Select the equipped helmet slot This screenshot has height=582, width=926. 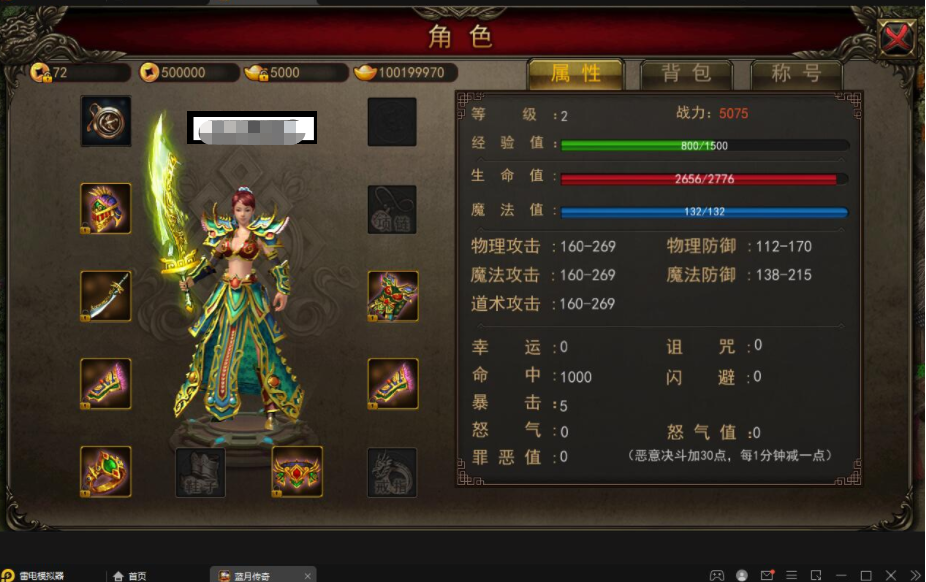(x=106, y=208)
